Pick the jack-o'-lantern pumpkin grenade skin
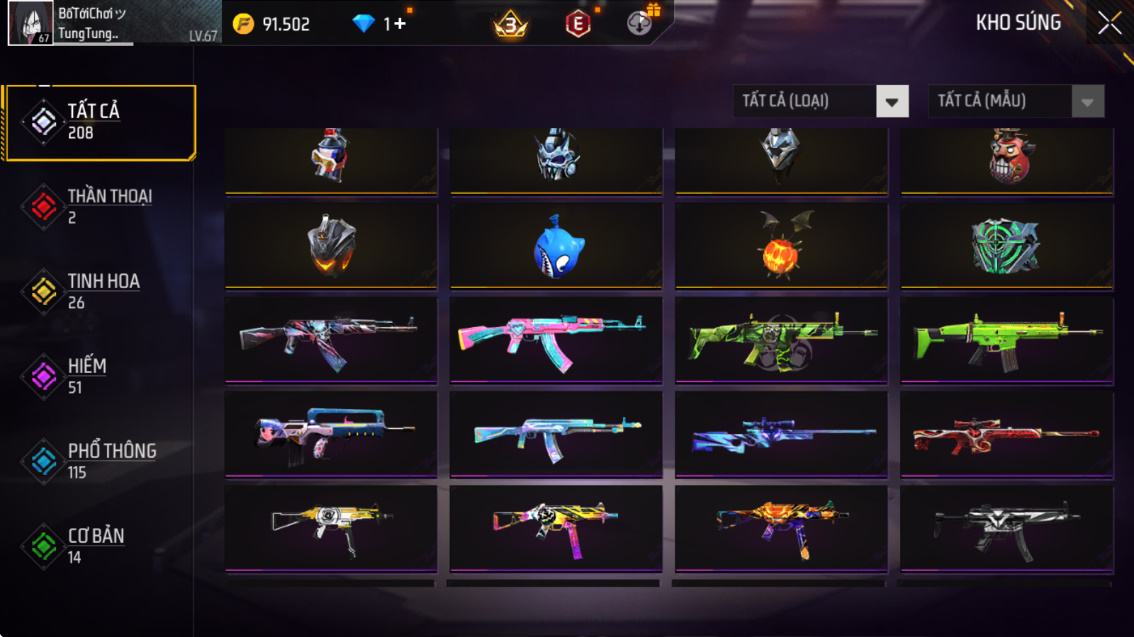The height and width of the screenshot is (637, 1134). [781, 246]
